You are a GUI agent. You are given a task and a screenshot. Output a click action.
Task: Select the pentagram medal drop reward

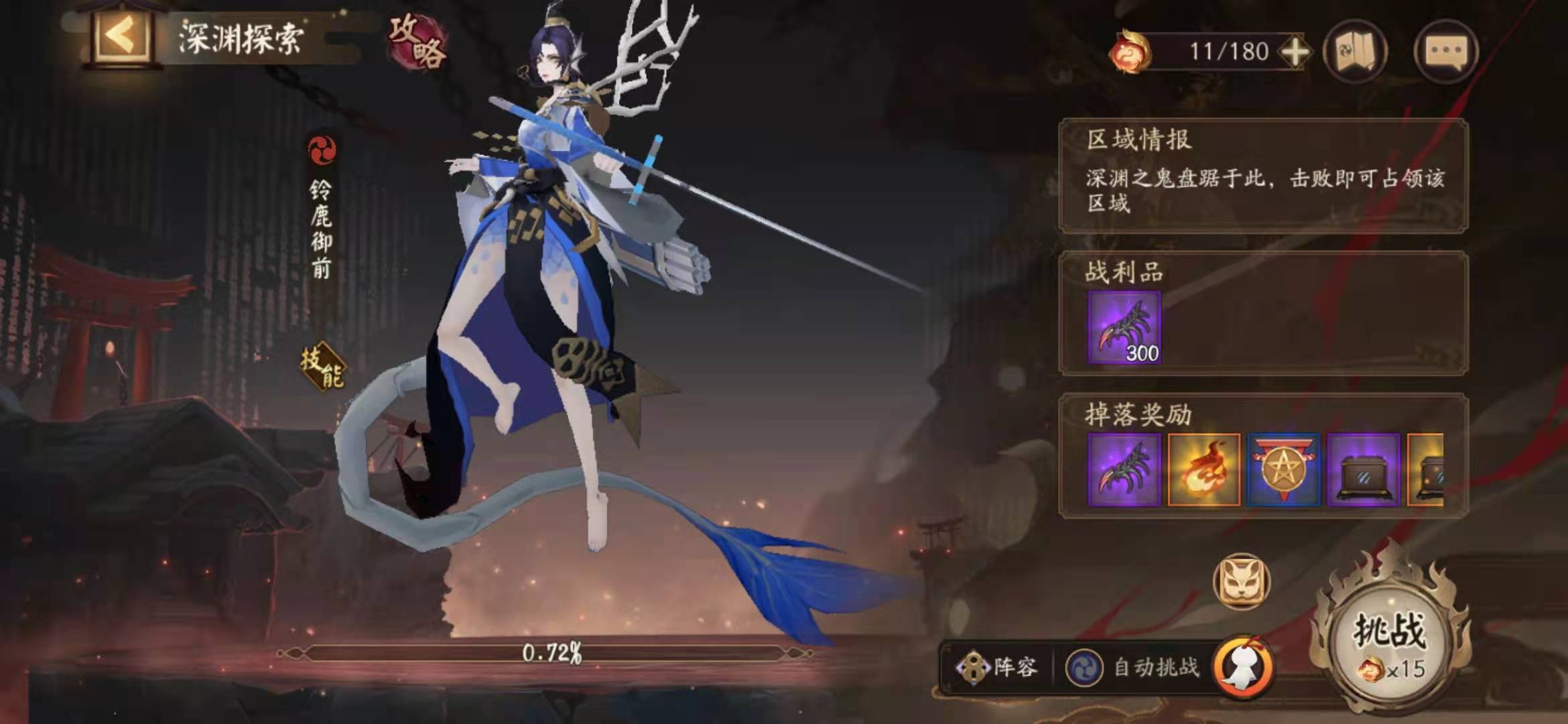tap(1283, 469)
